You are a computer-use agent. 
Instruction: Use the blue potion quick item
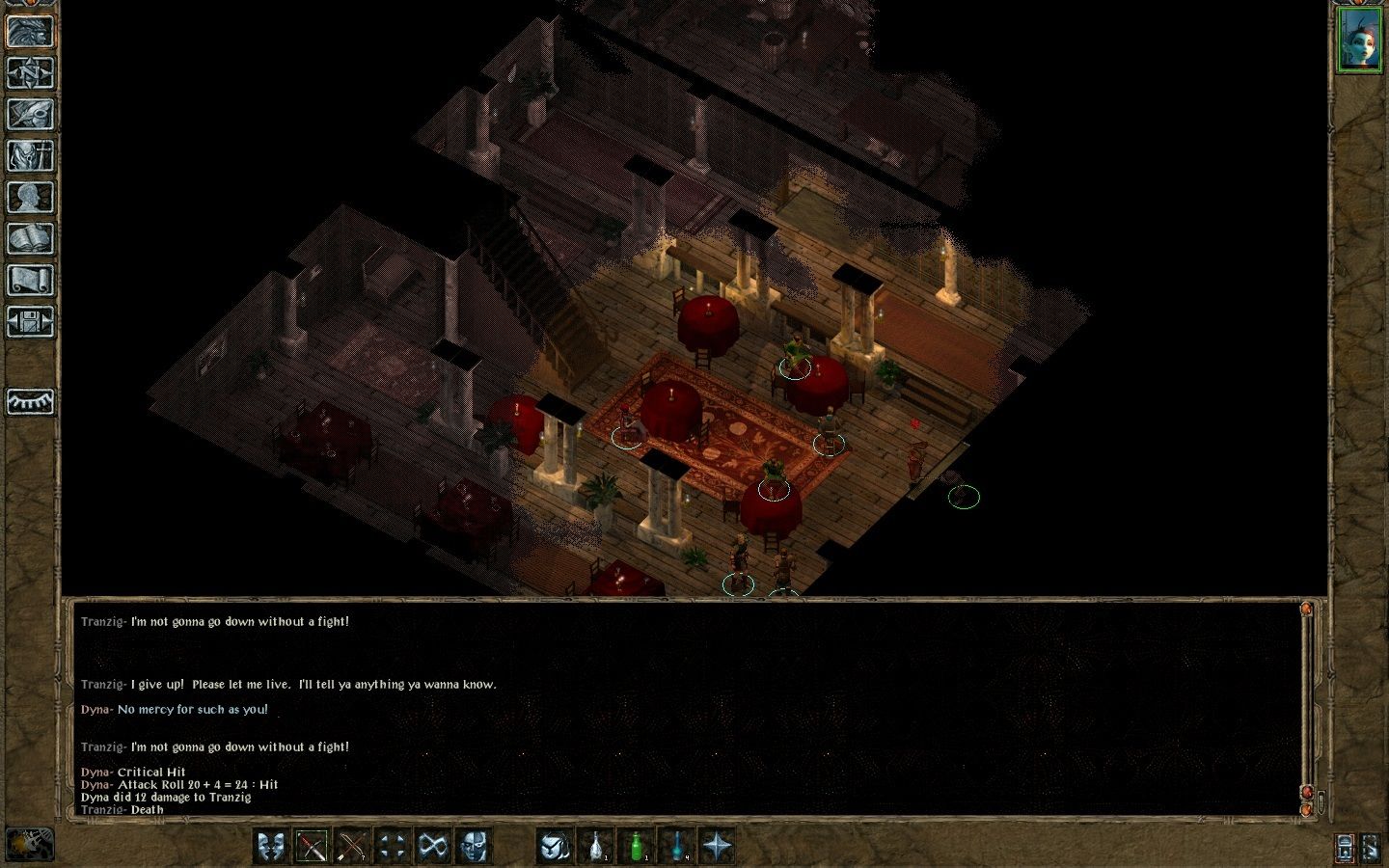[x=676, y=847]
